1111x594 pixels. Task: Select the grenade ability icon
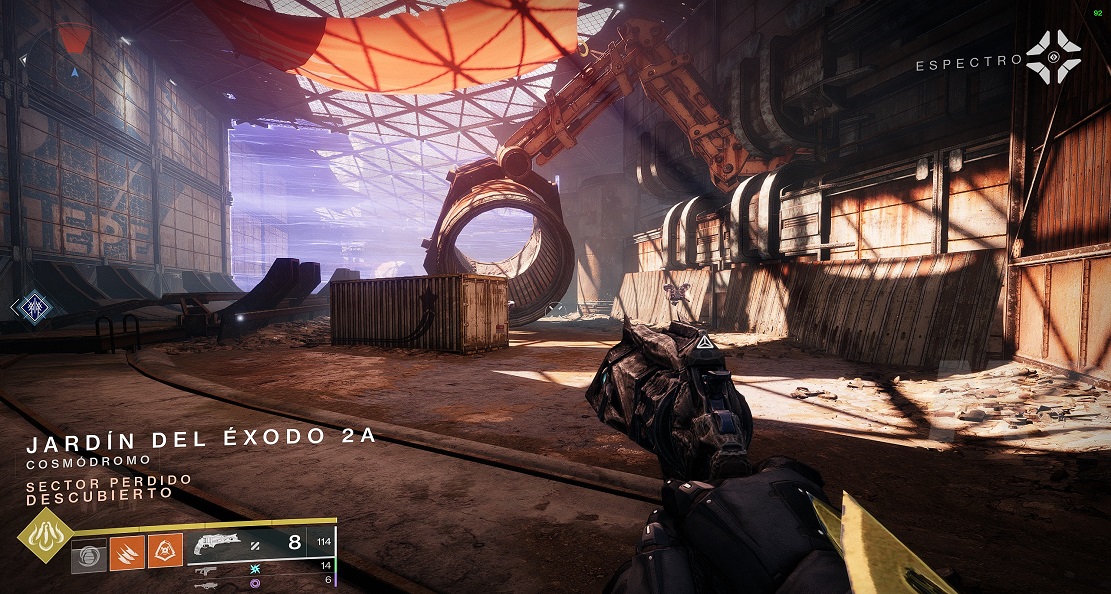(x=89, y=553)
